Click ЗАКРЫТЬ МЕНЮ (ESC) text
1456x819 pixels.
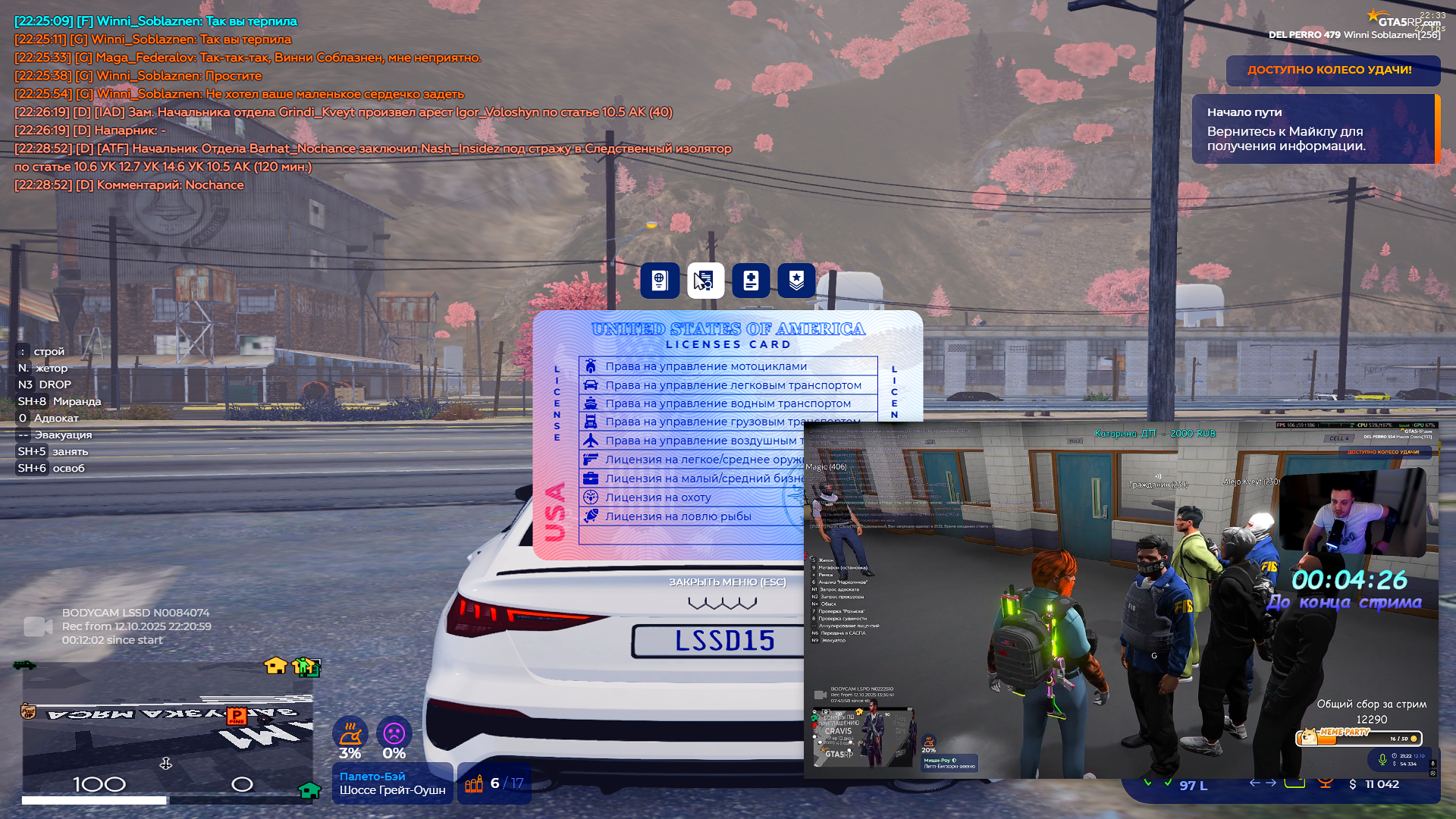[x=727, y=582]
